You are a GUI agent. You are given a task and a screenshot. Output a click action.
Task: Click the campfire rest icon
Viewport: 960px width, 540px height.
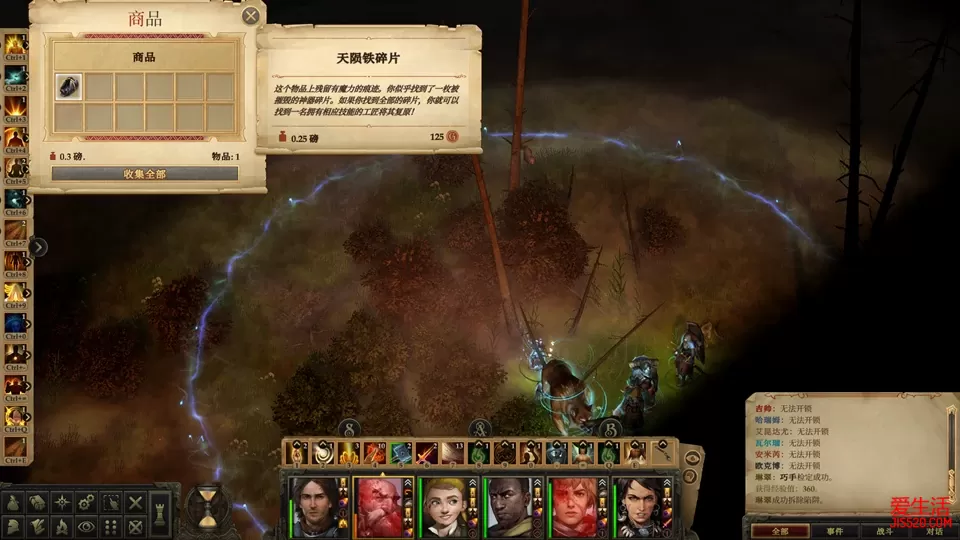(63, 526)
